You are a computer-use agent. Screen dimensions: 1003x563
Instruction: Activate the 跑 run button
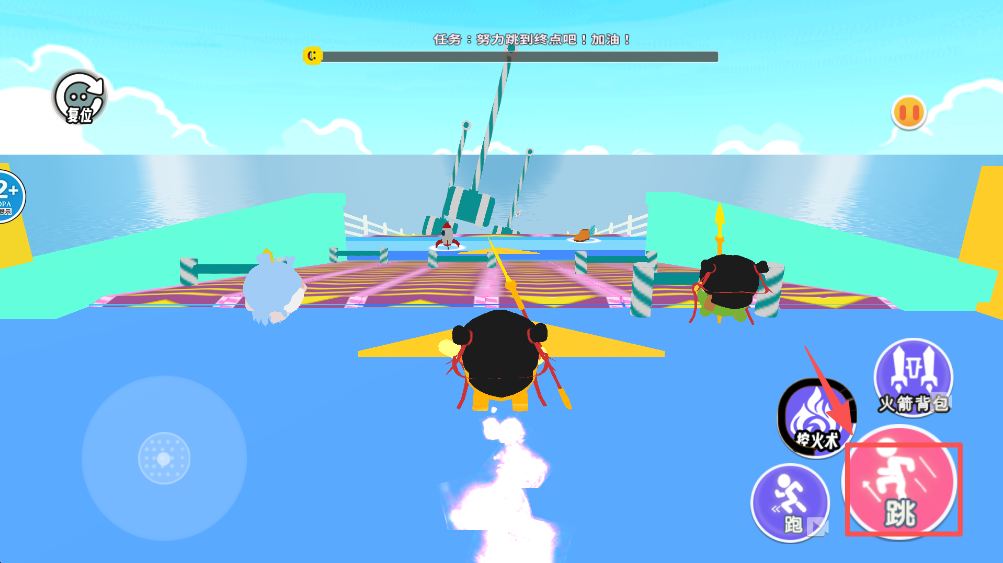pyautogui.click(x=790, y=502)
